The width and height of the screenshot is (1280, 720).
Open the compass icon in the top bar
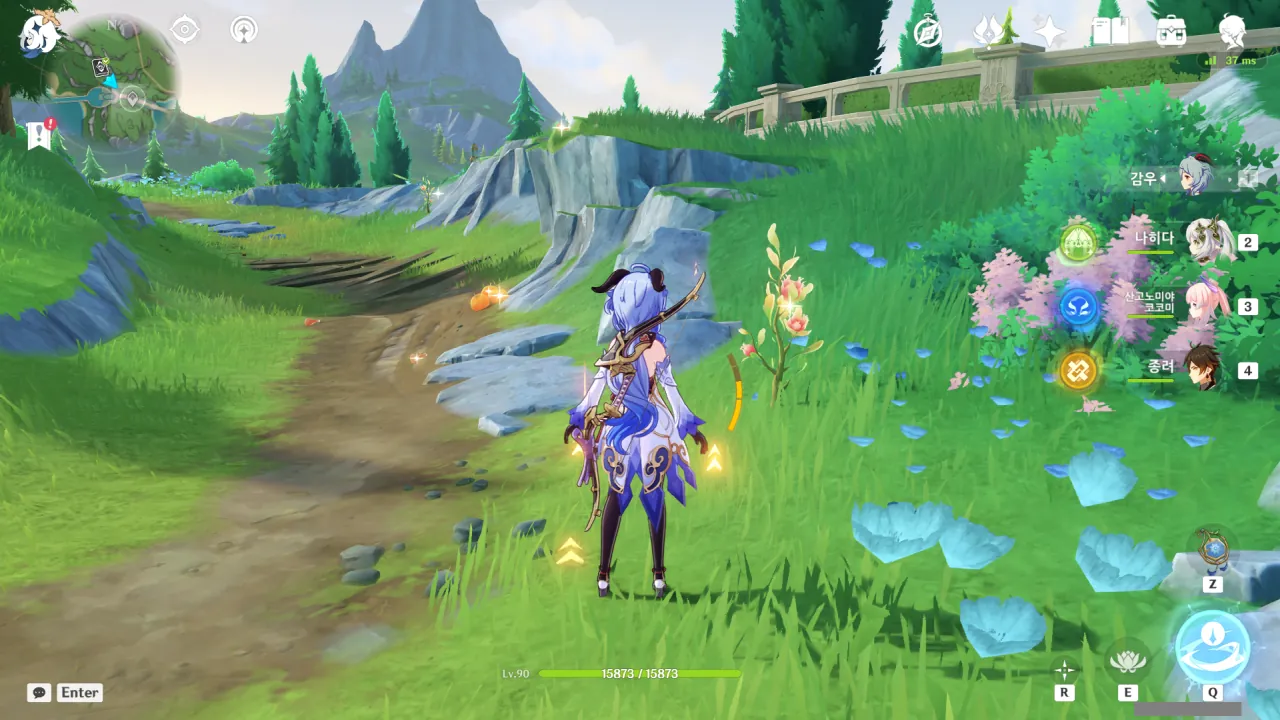tap(927, 31)
